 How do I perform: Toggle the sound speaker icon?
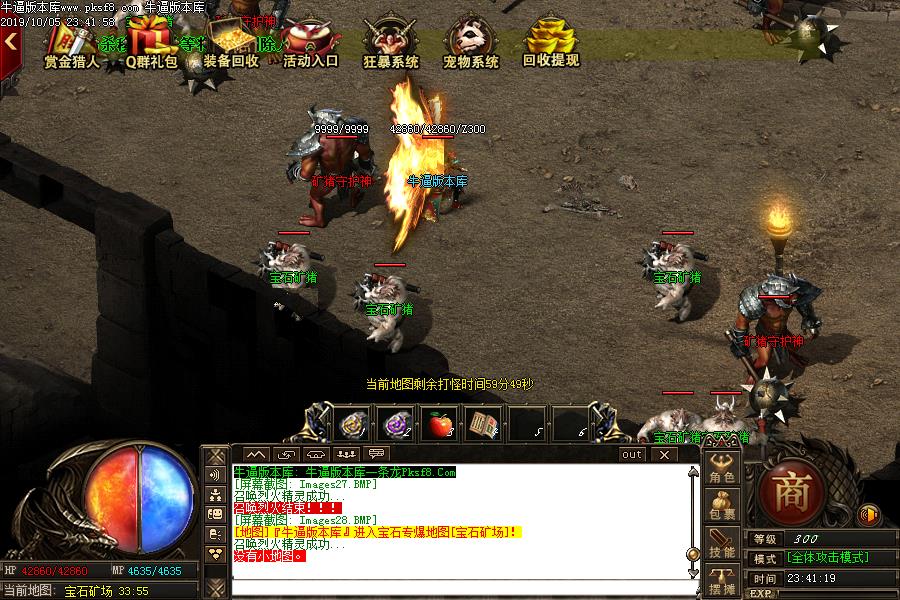click(868, 515)
